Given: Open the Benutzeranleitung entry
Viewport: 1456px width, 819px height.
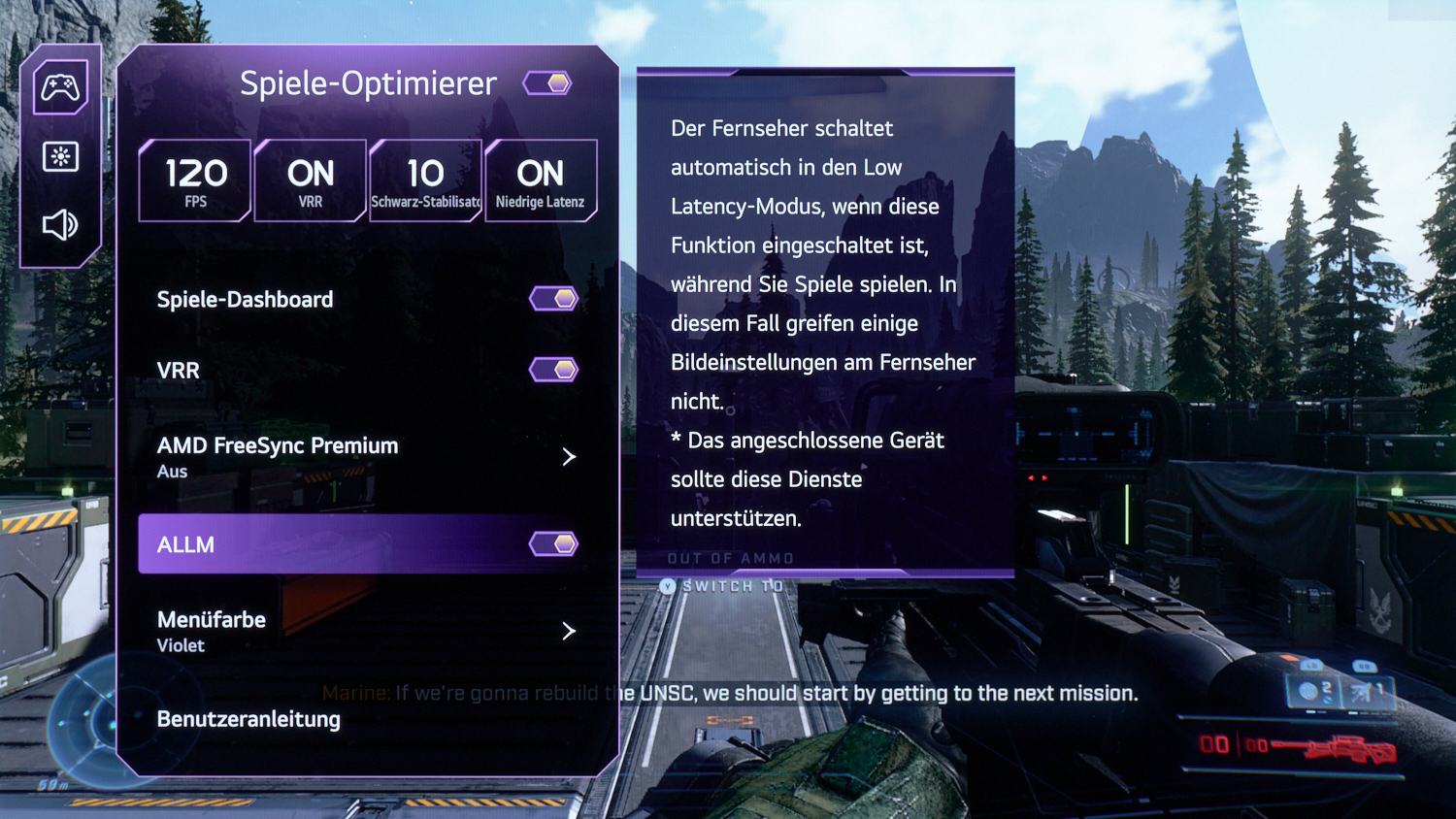Looking at the screenshot, I should [249, 719].
